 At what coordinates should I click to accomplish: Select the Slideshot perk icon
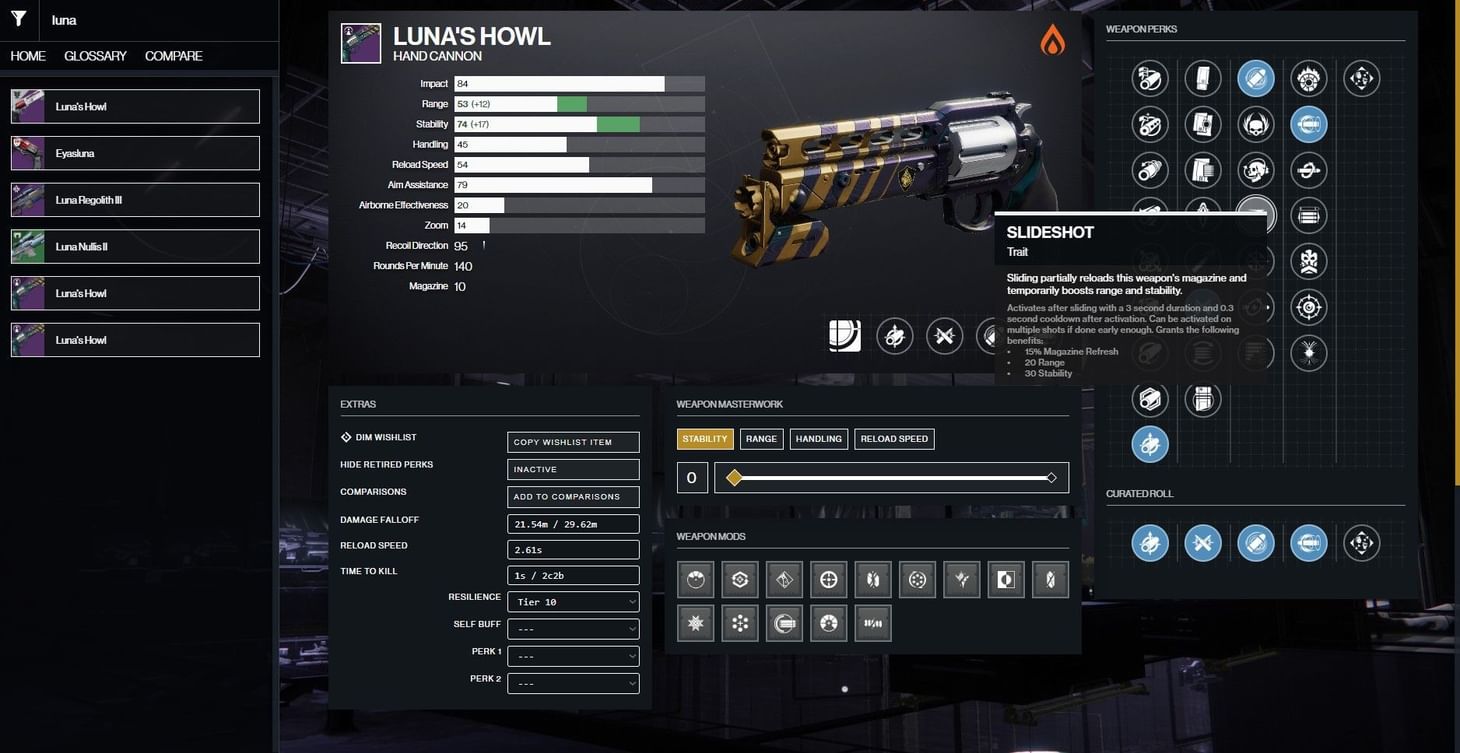[x=1256, y=214]
